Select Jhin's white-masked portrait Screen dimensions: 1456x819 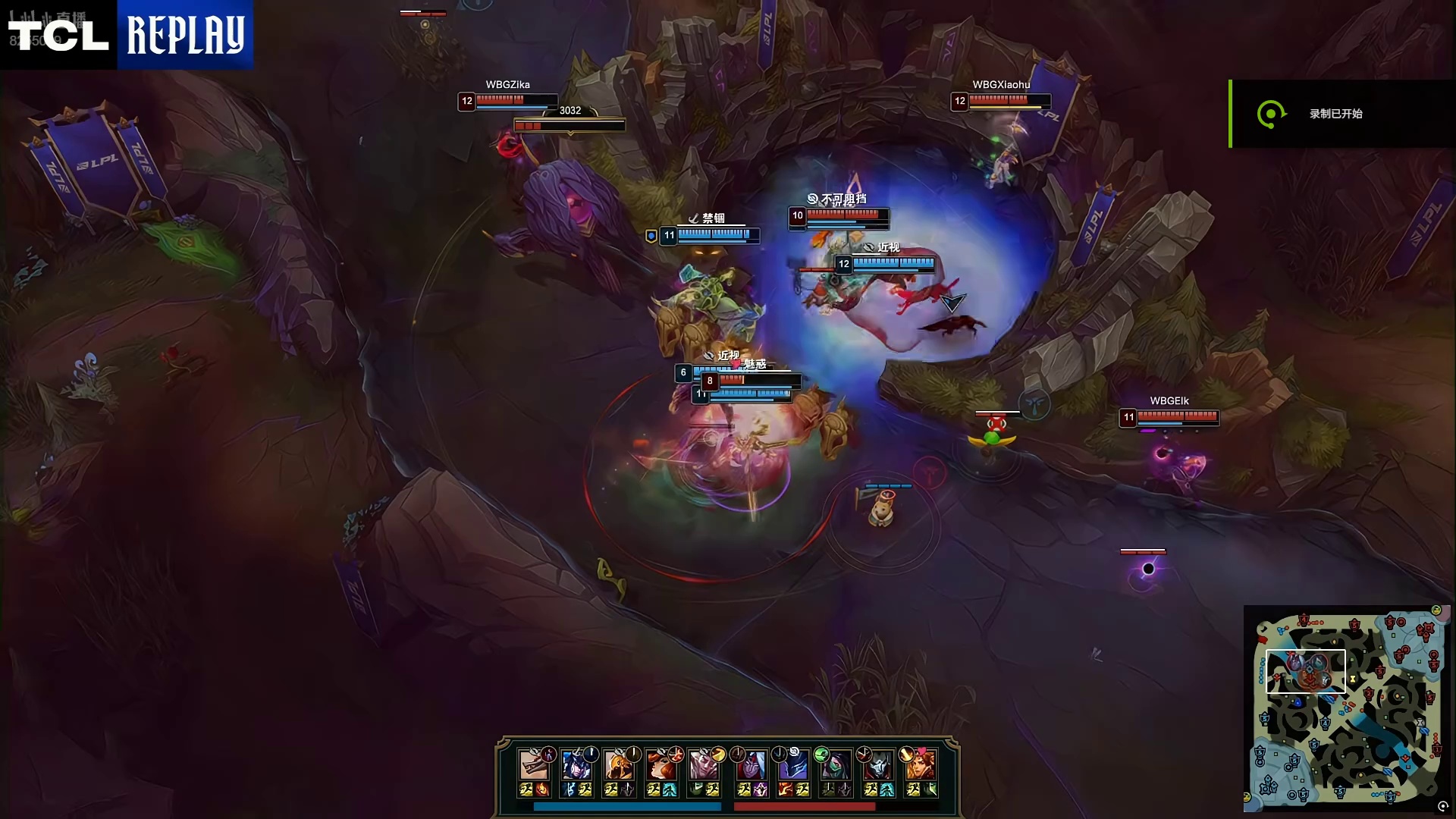tap(878, 765)
